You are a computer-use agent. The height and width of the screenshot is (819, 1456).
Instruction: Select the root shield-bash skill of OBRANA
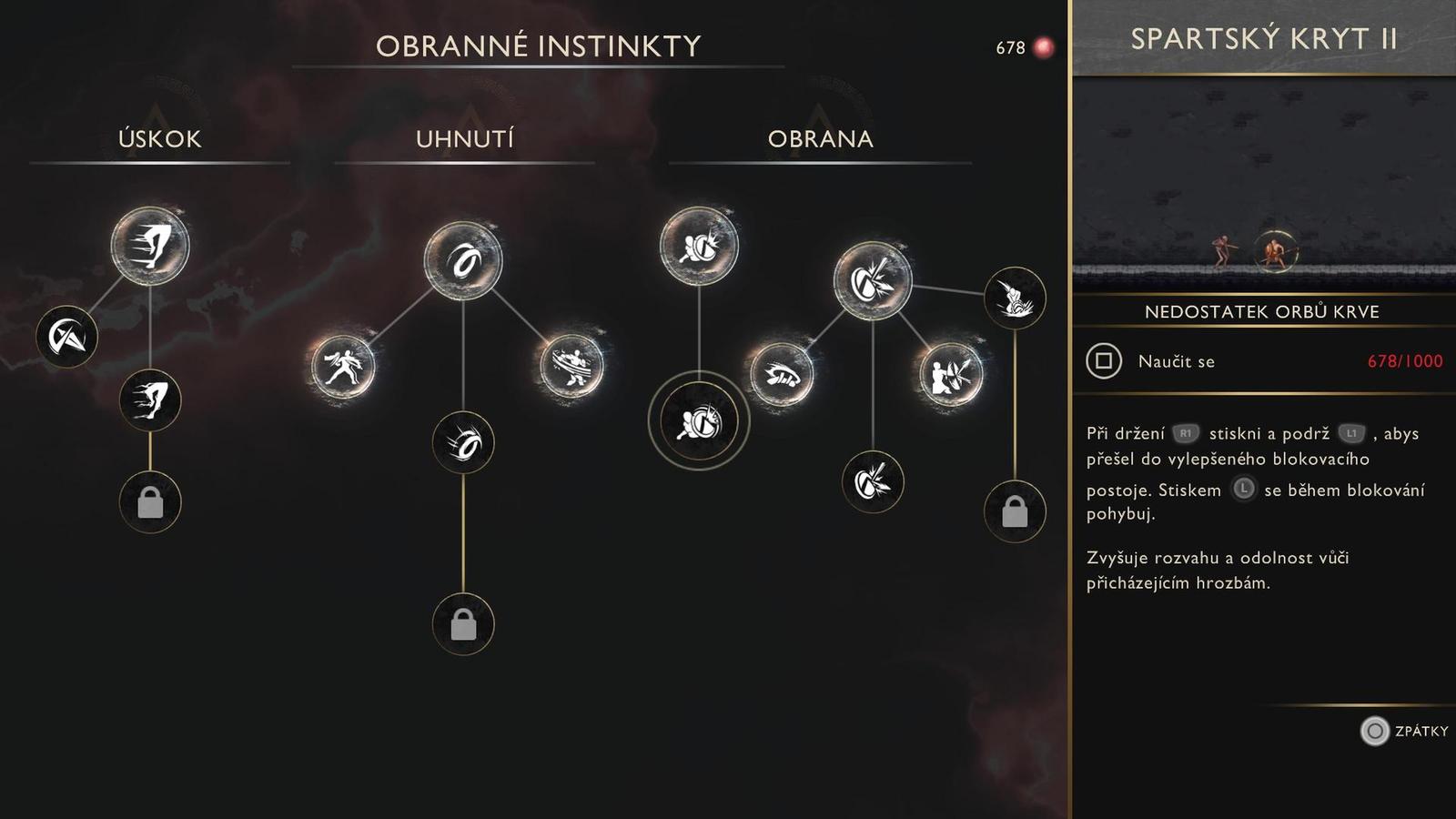699,247
